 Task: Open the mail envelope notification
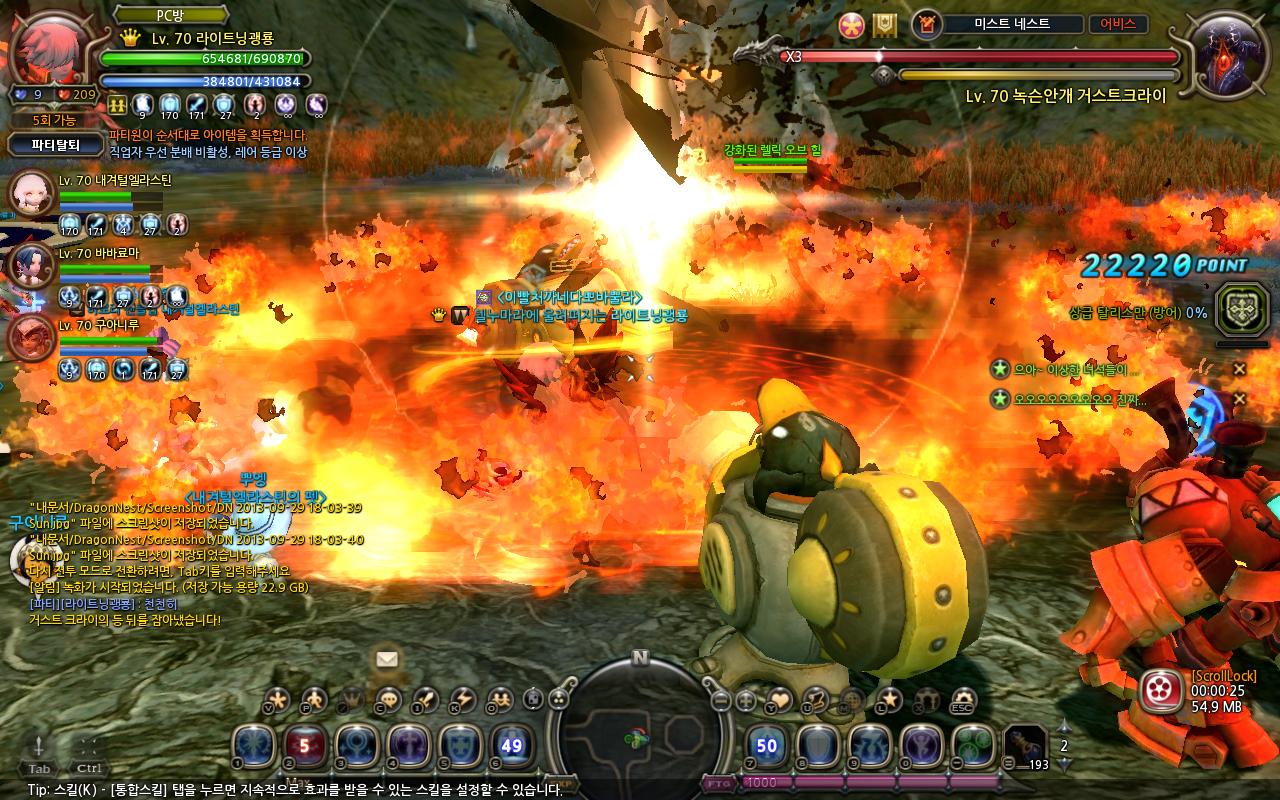click(x=386, y=659)
